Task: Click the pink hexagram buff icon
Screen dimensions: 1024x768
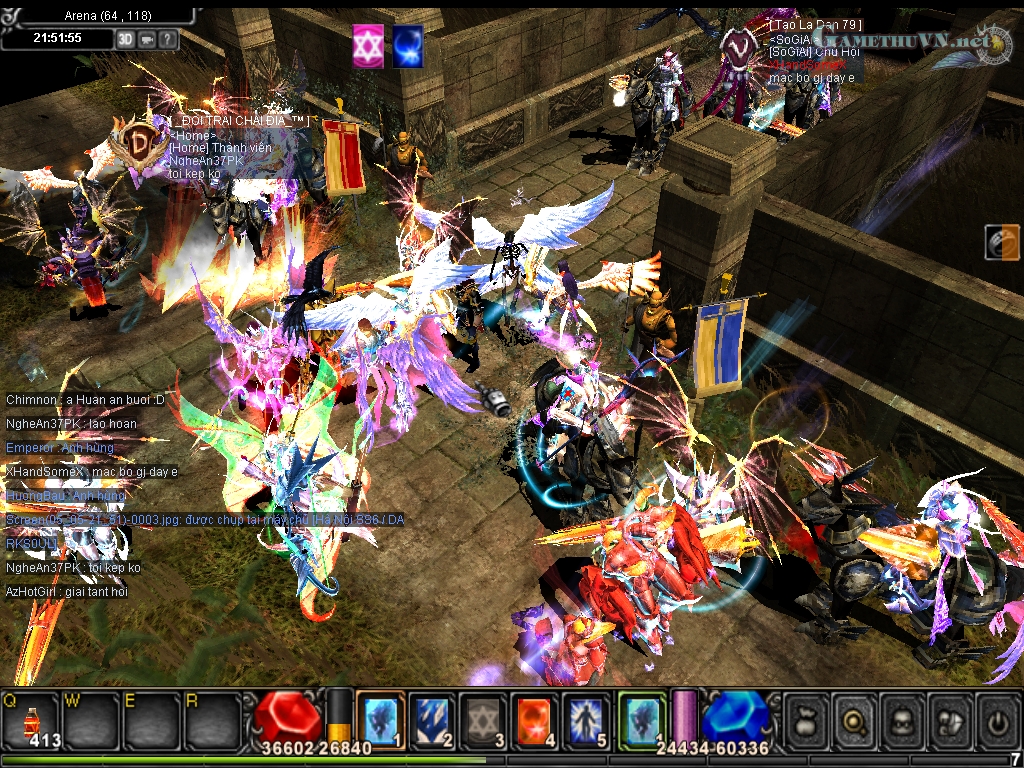Action: [x=367, y=47]
